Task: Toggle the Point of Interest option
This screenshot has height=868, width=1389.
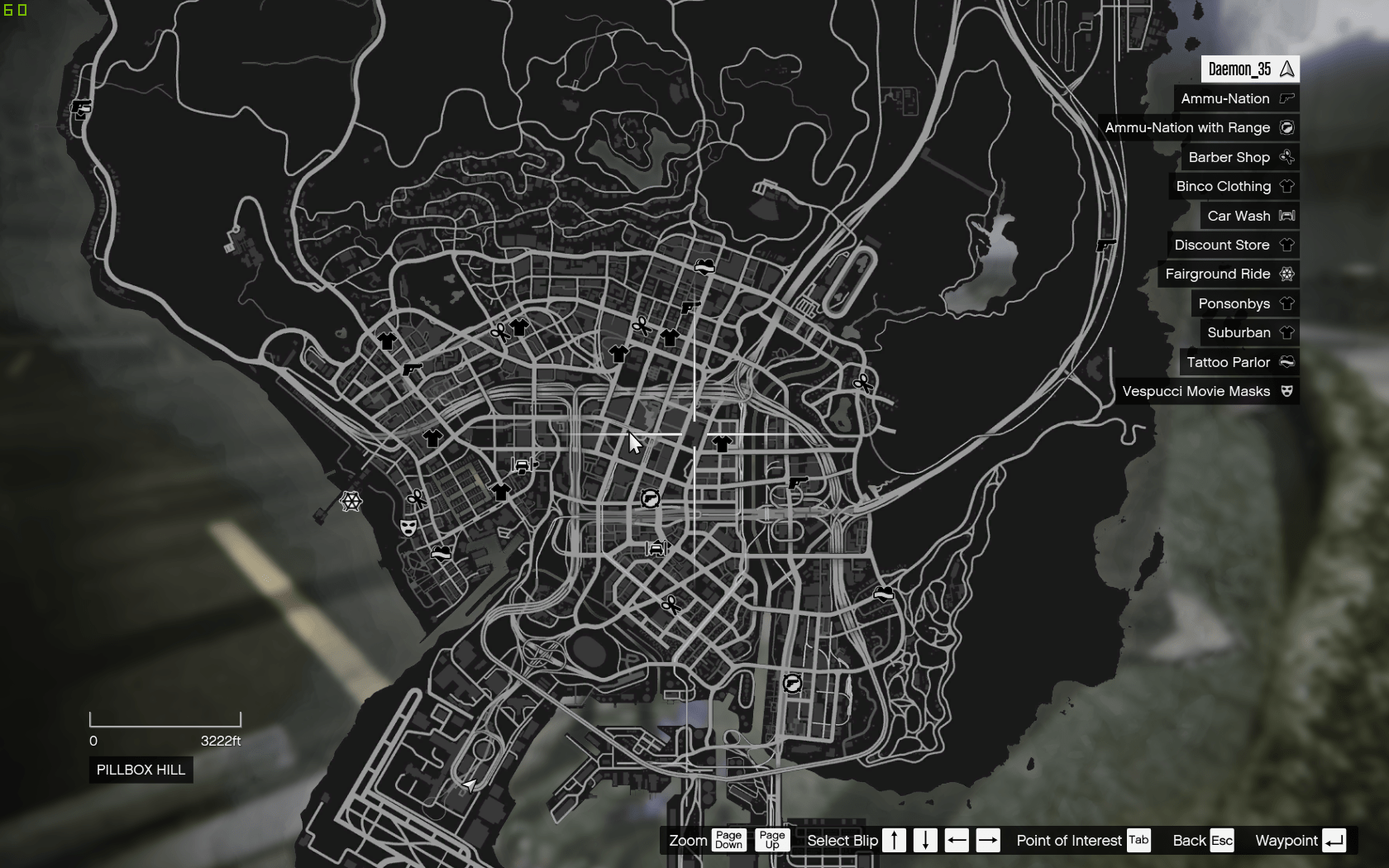Action: pos(1138,840)
